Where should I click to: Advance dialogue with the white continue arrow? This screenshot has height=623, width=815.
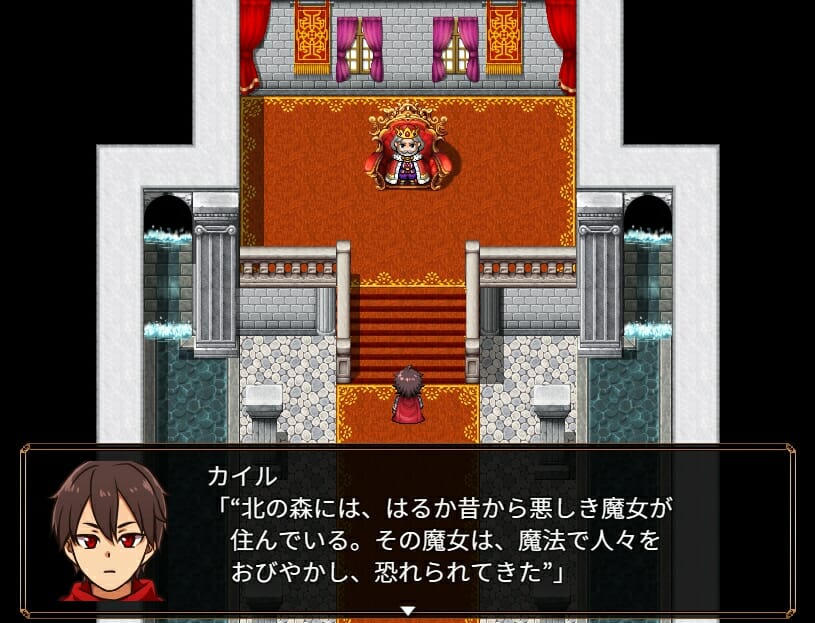[407, 610]
